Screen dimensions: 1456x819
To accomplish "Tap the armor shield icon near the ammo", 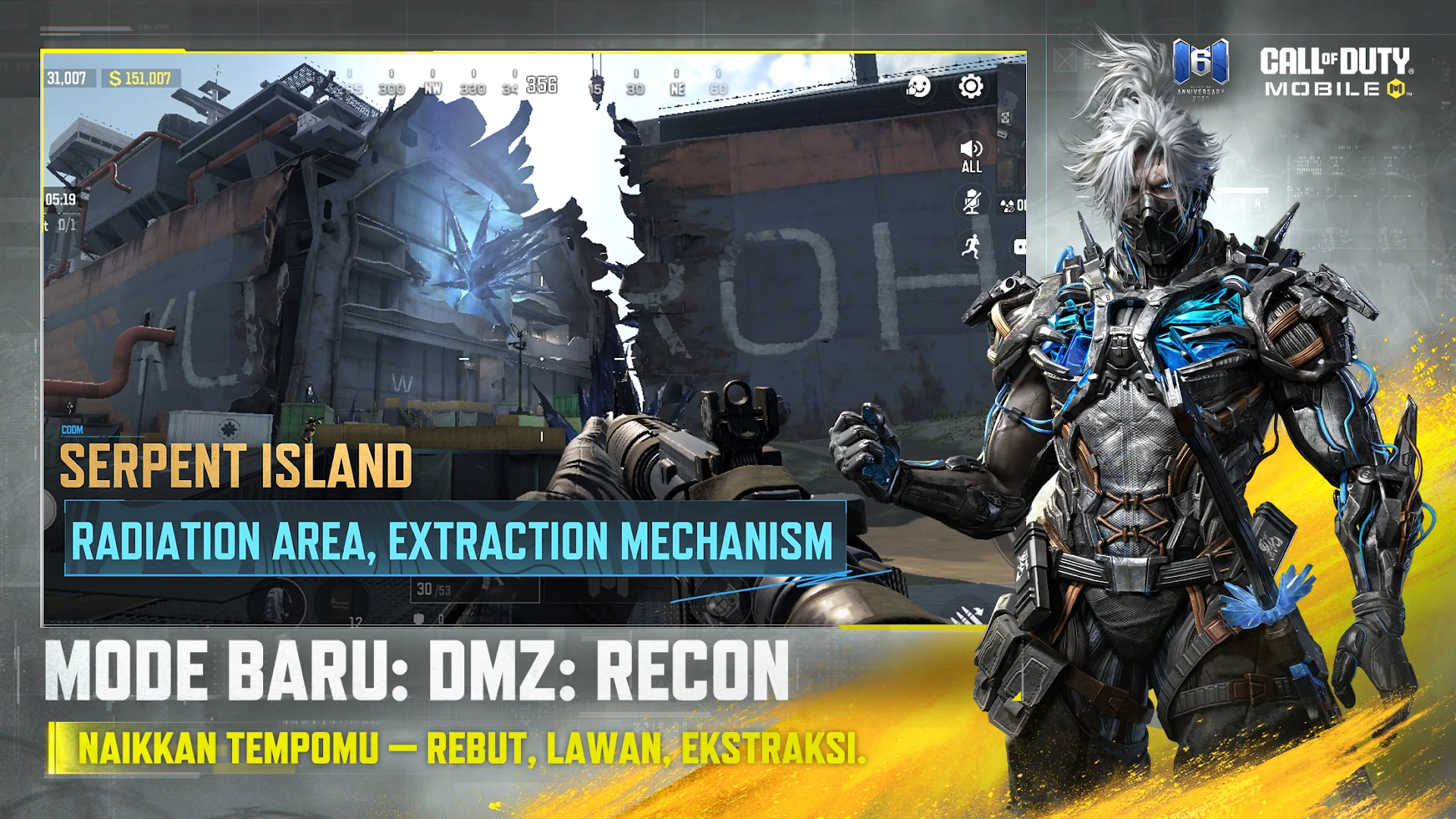I will (419, 620).
